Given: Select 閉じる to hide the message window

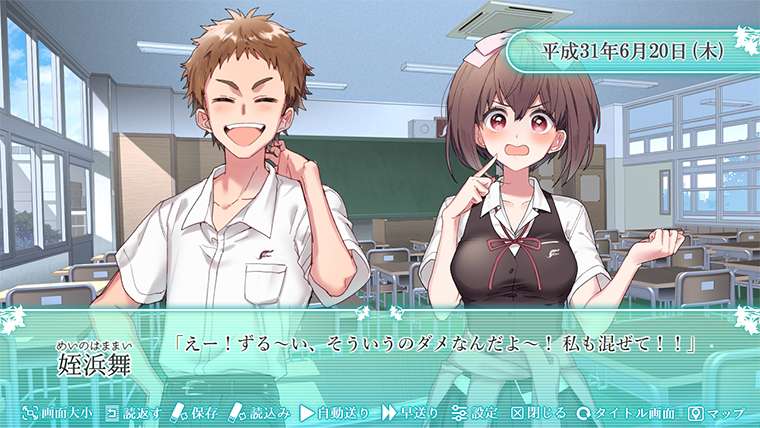Looking at the screenshot, I should click(539, 412).
